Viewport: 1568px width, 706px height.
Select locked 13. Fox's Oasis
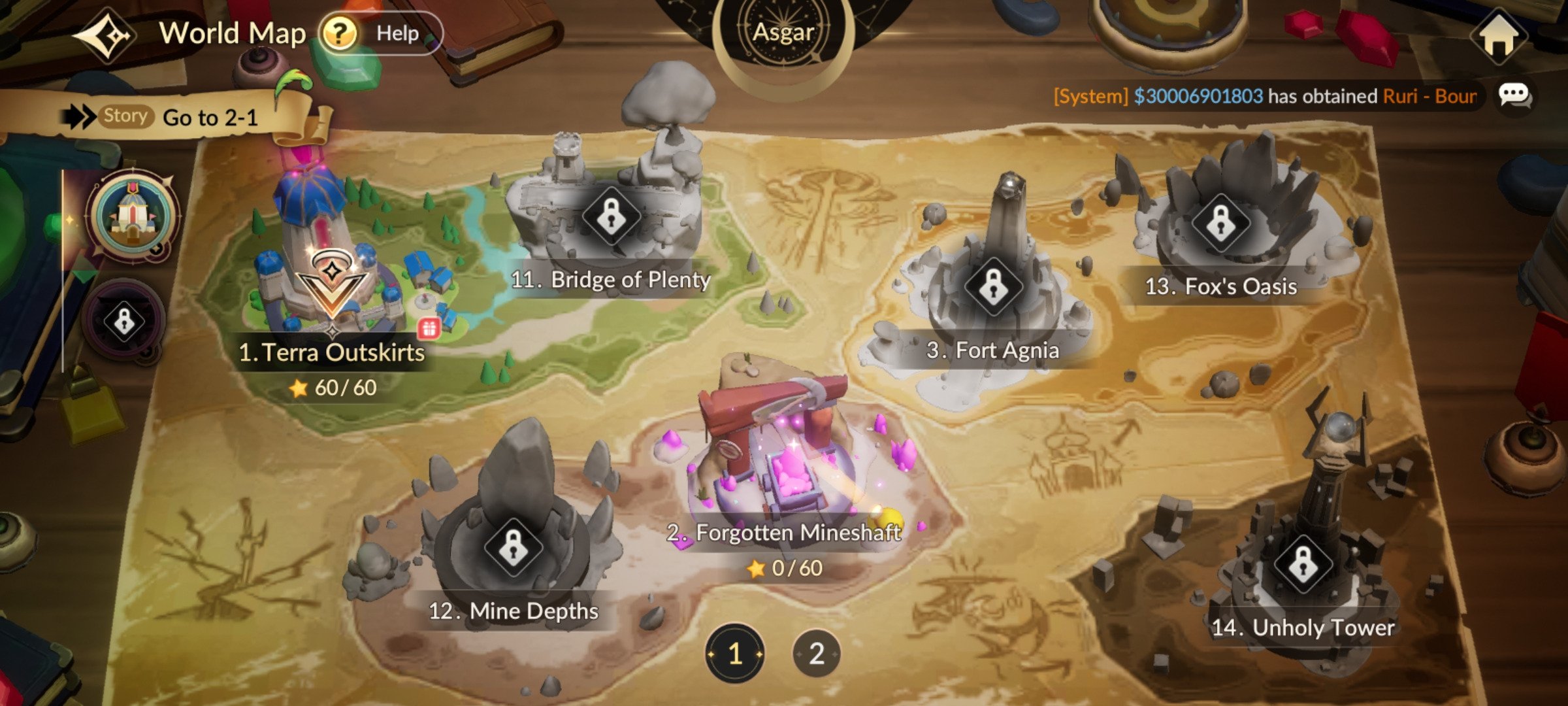[x=1220, y=223]
